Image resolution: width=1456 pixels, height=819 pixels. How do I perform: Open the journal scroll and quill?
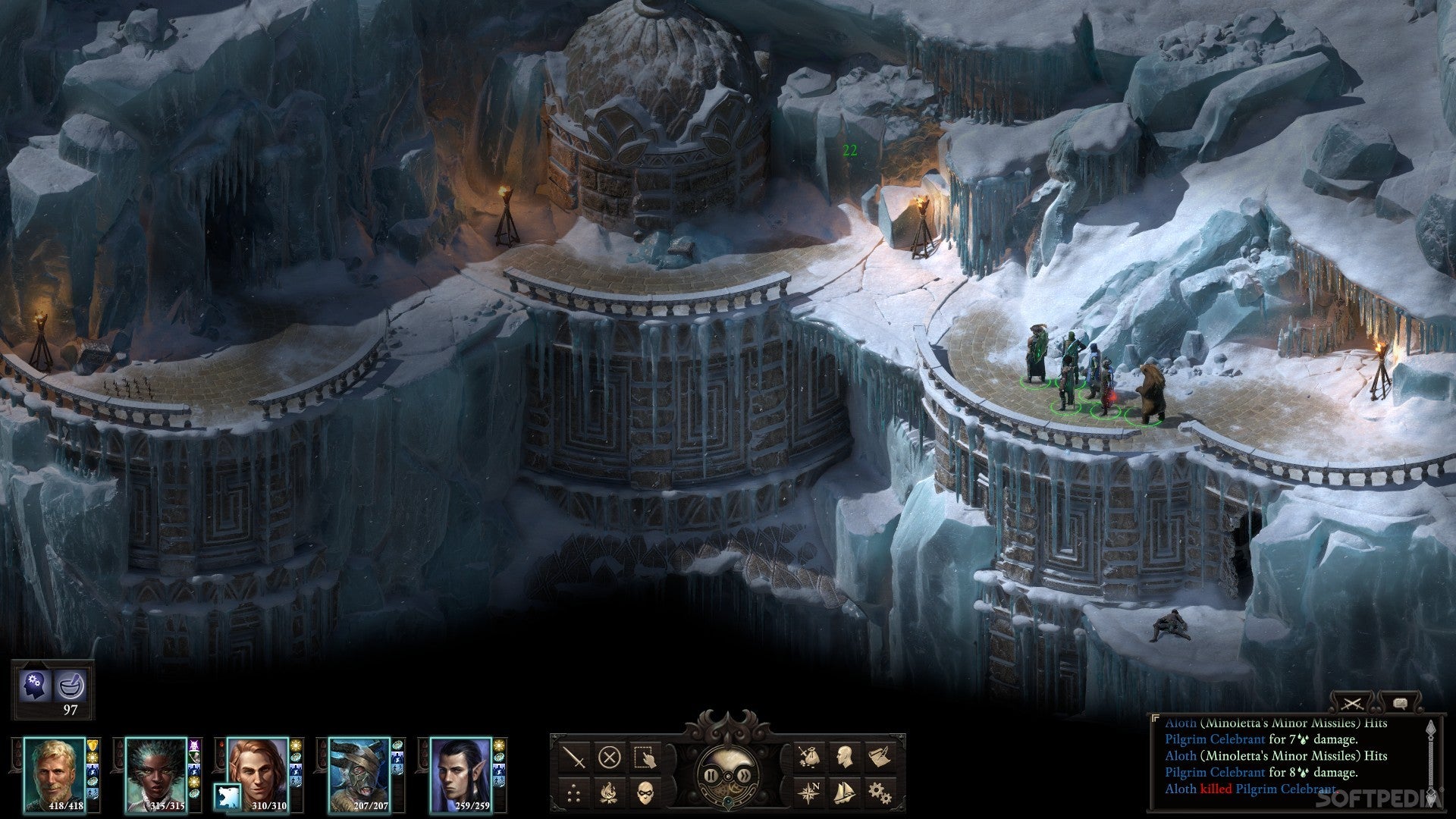tap(880, 757)
